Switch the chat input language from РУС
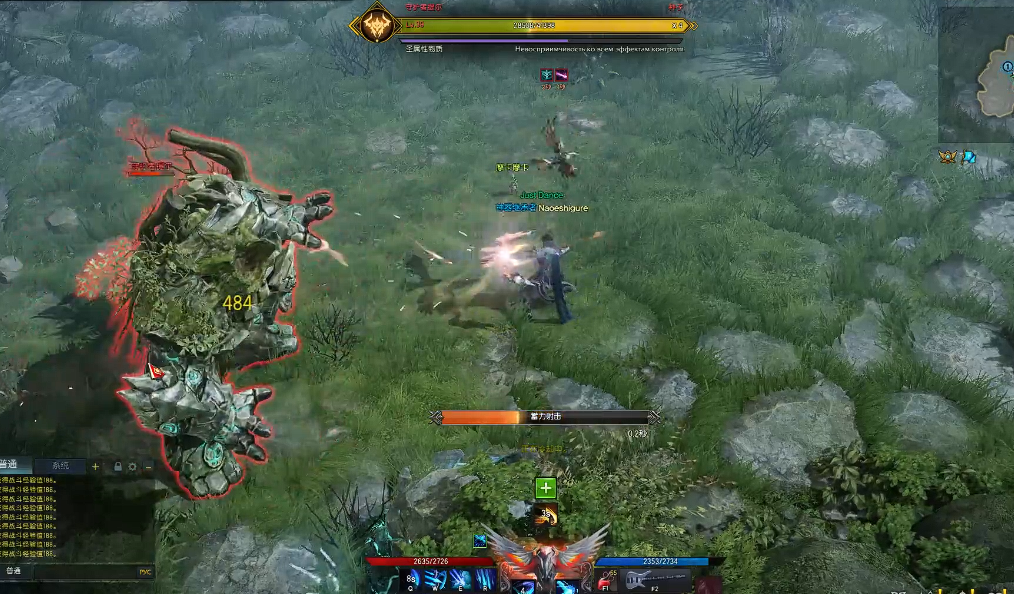This screenshot has height=594, width=1014. pyautogui.click(x=145, y=572)
